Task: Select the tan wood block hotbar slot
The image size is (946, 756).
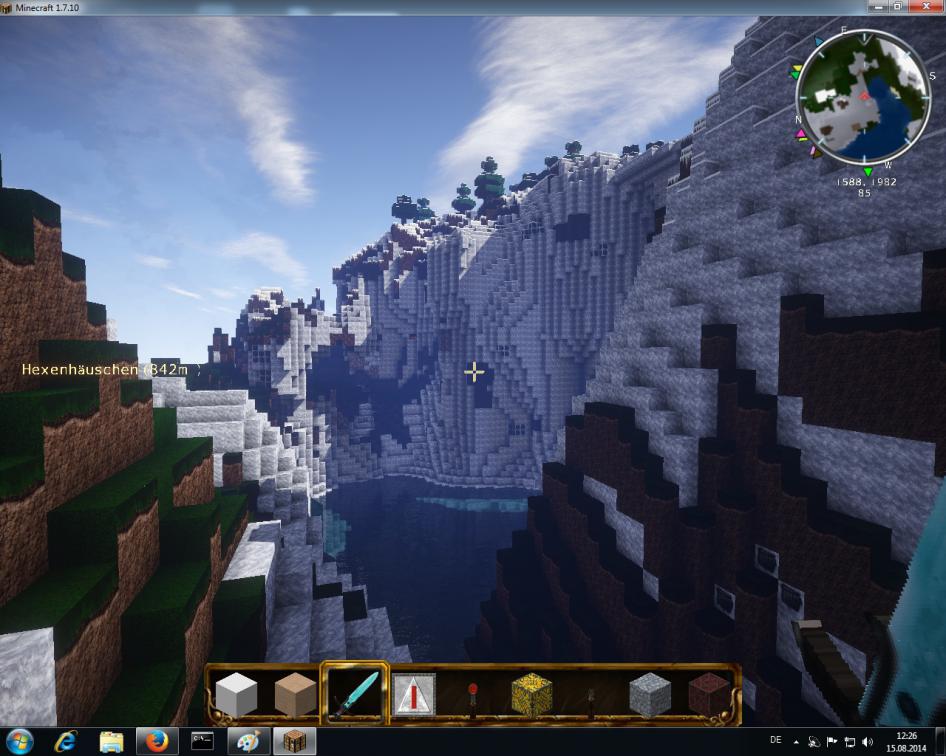Action: click(295, 694)
